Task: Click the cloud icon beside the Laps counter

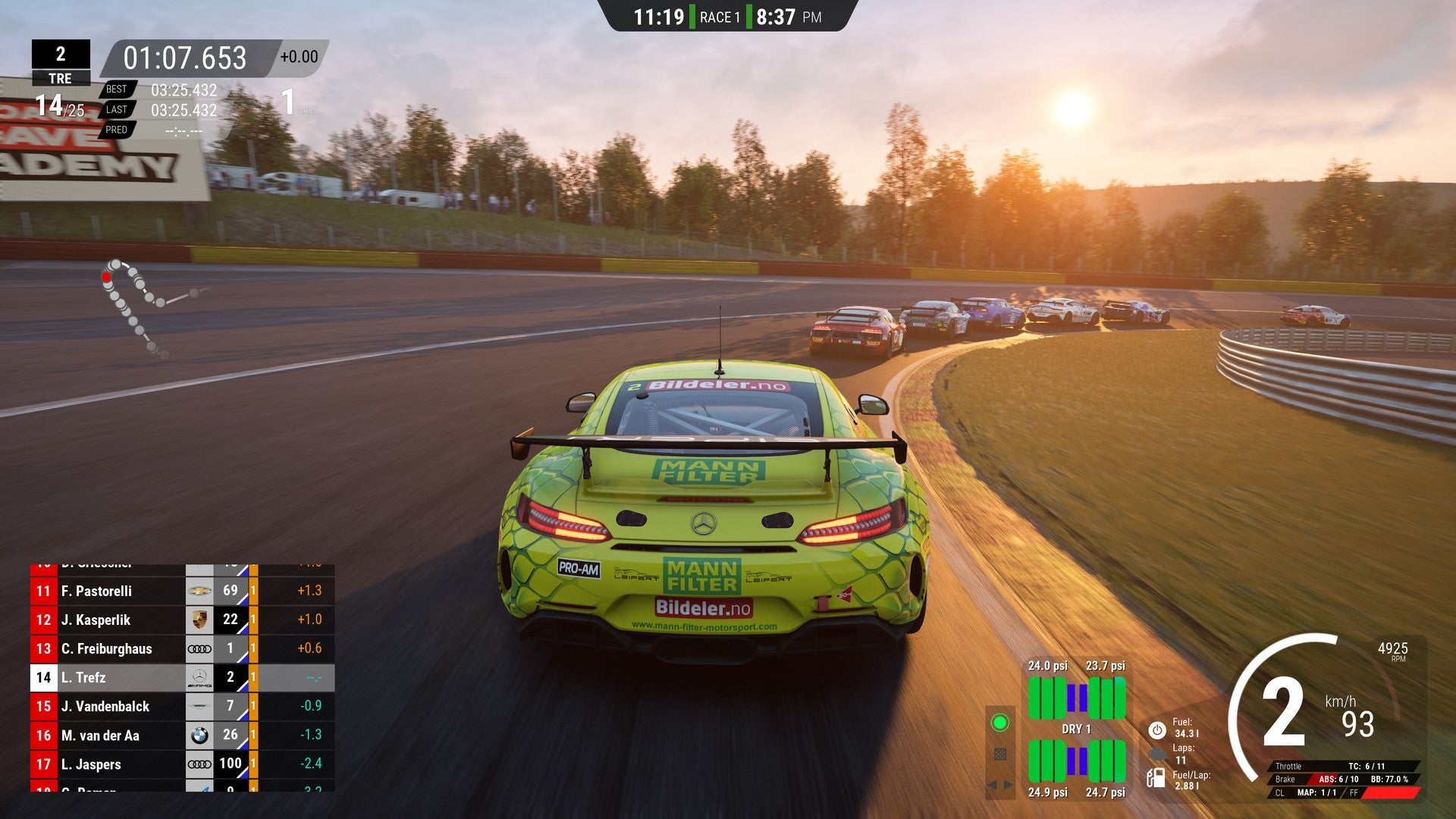Action: (1158, 754)
